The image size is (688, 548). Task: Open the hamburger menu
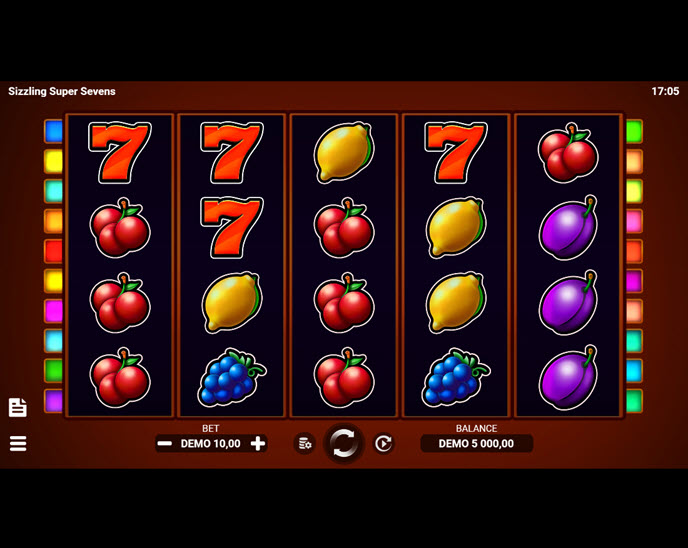(18, 443)
